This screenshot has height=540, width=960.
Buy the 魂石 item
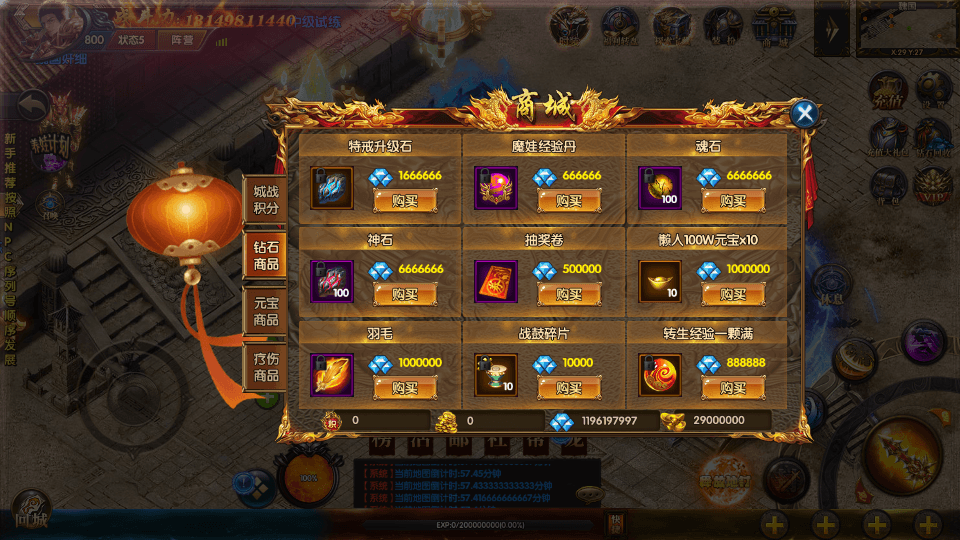tap(732, 201)
